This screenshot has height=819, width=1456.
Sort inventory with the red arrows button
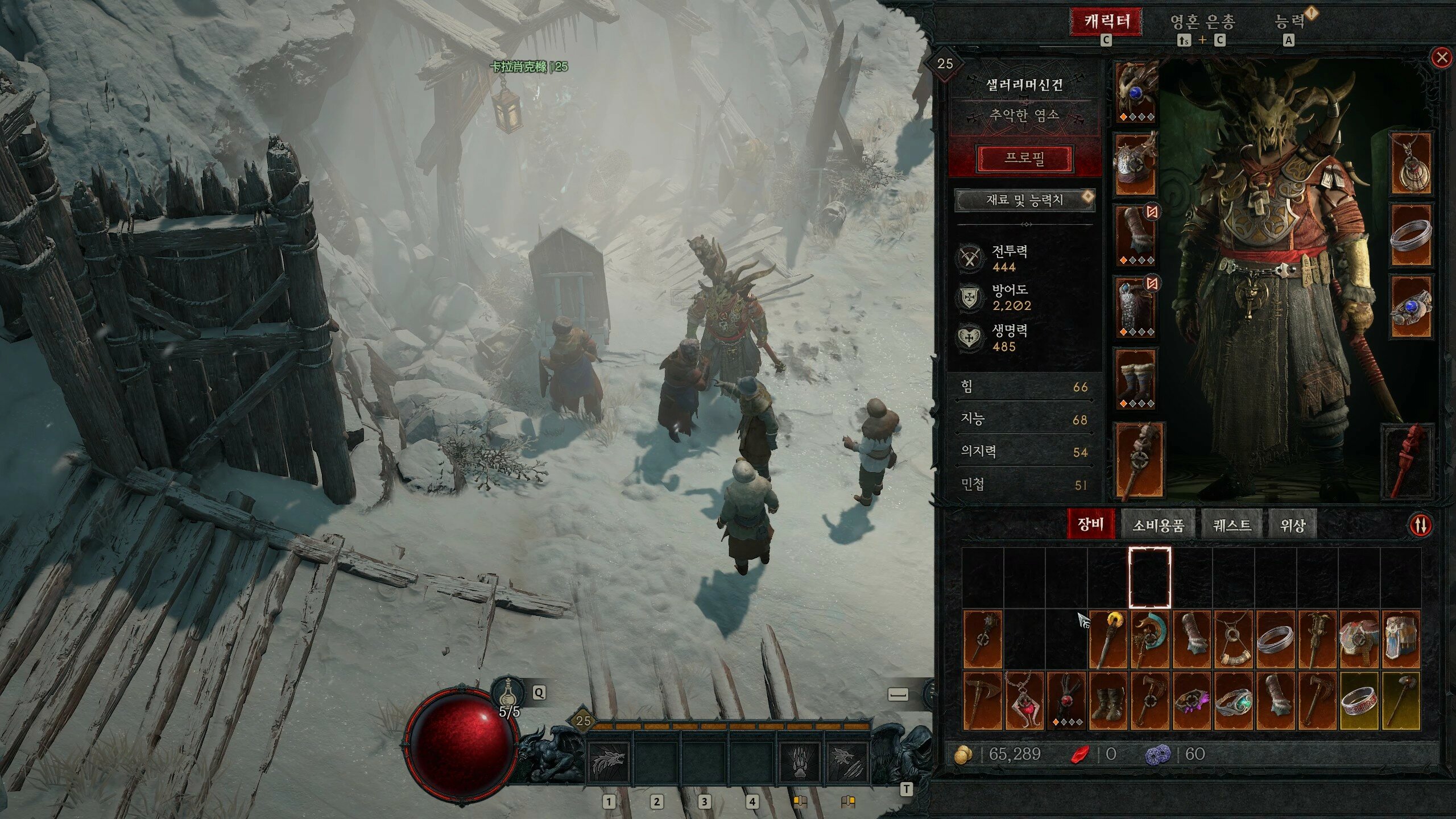(1420, 524)
